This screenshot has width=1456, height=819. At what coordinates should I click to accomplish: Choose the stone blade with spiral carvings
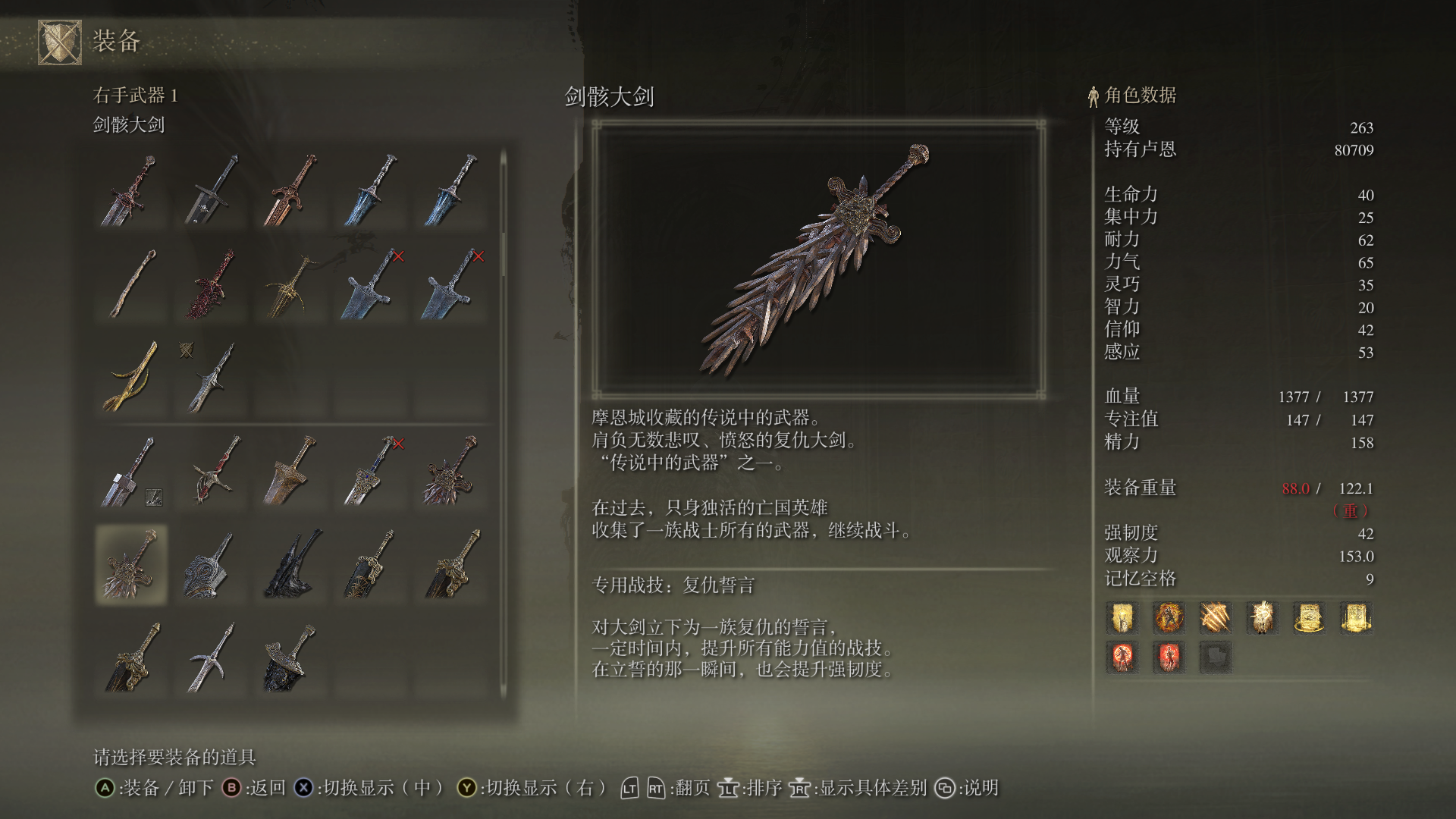[212, 565]
